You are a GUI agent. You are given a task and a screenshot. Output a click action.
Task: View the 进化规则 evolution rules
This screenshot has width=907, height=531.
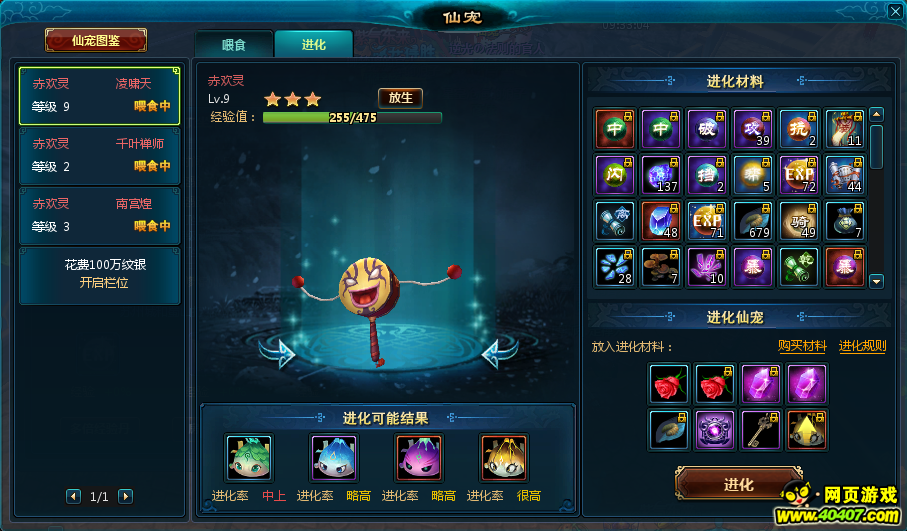[862, 346]
